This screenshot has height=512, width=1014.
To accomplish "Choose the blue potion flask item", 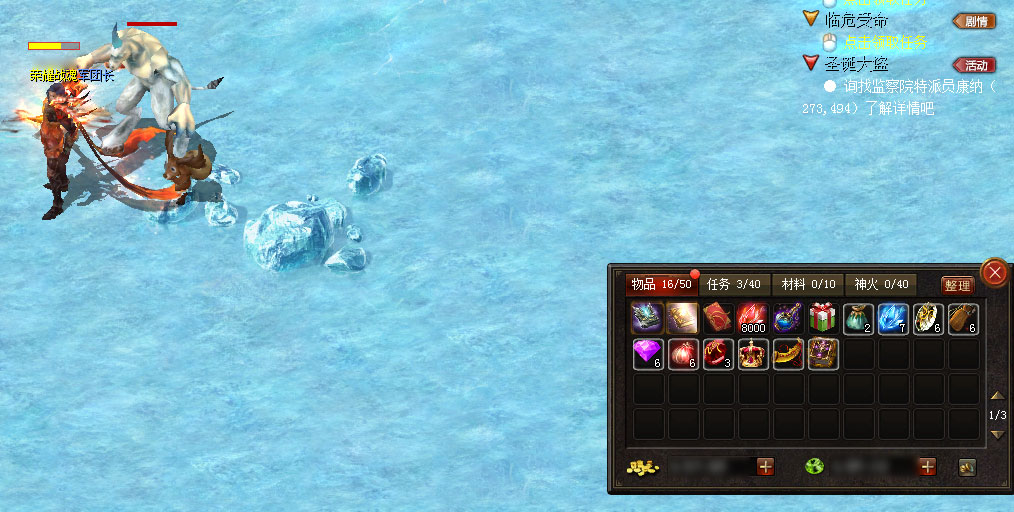I will tap(788, 318).
